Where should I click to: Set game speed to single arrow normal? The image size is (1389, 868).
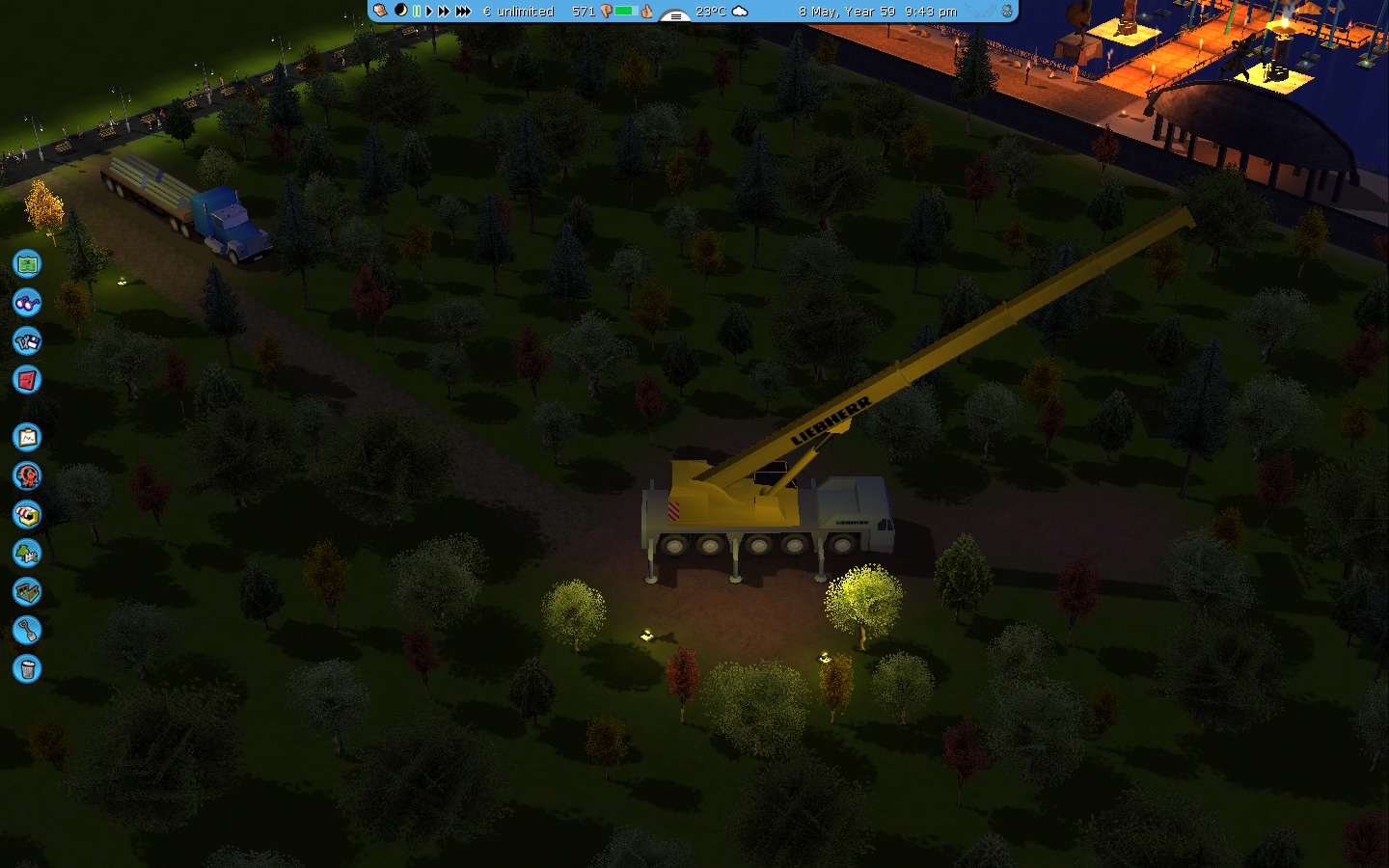(x=429, y=11)
